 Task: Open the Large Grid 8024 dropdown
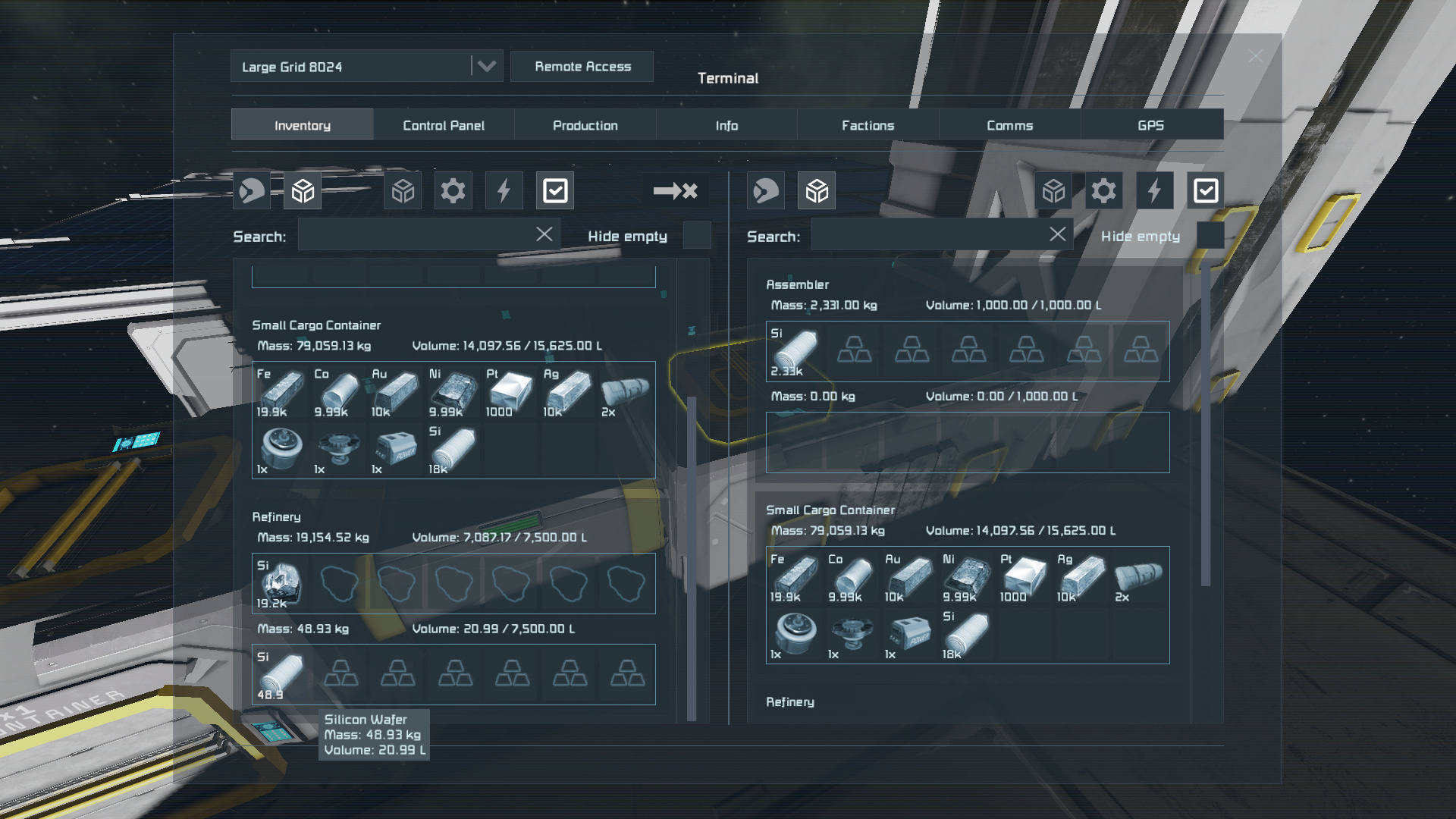[x=486, y=67]
